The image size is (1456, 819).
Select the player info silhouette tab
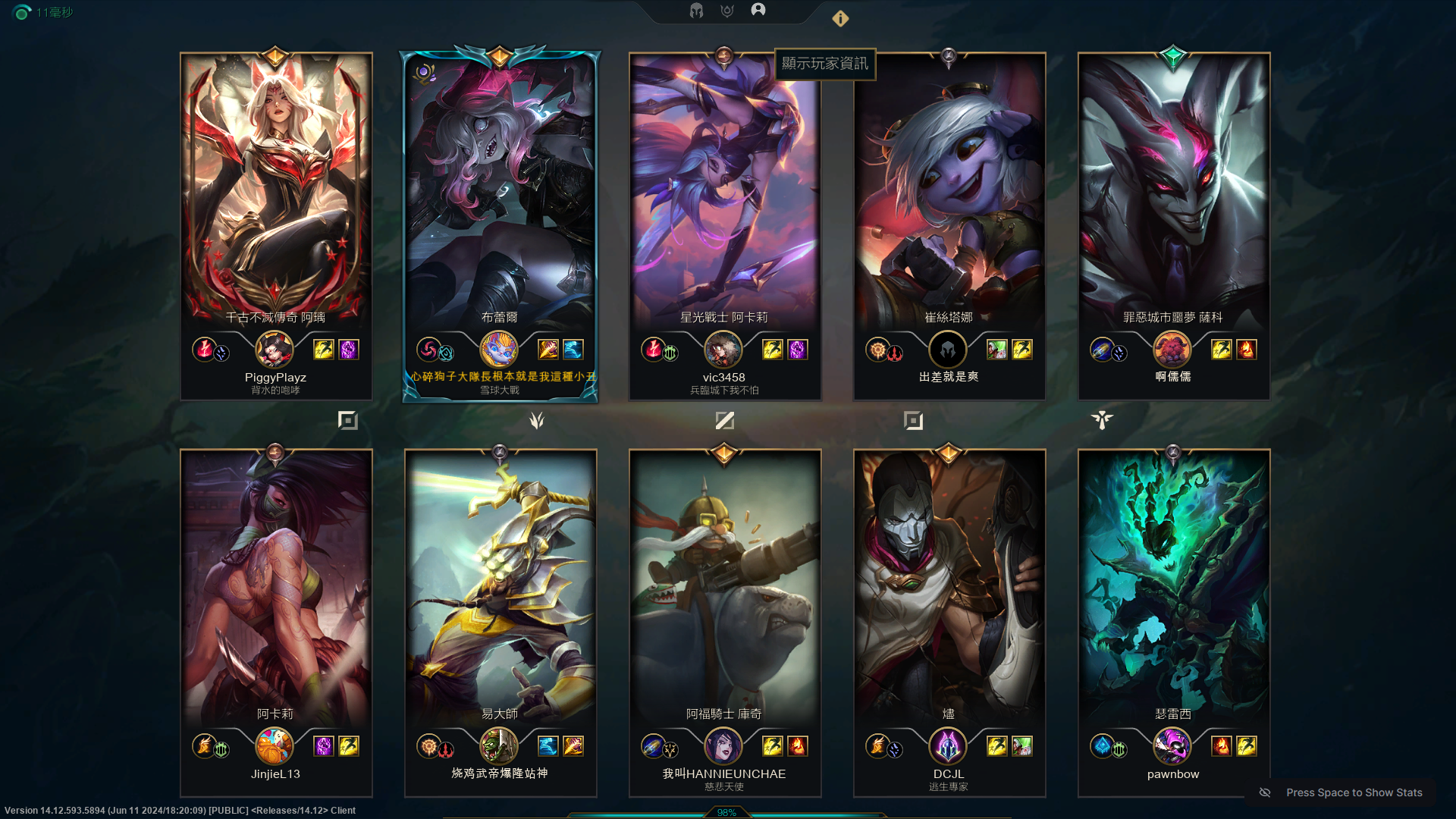(x=758, y=10)
